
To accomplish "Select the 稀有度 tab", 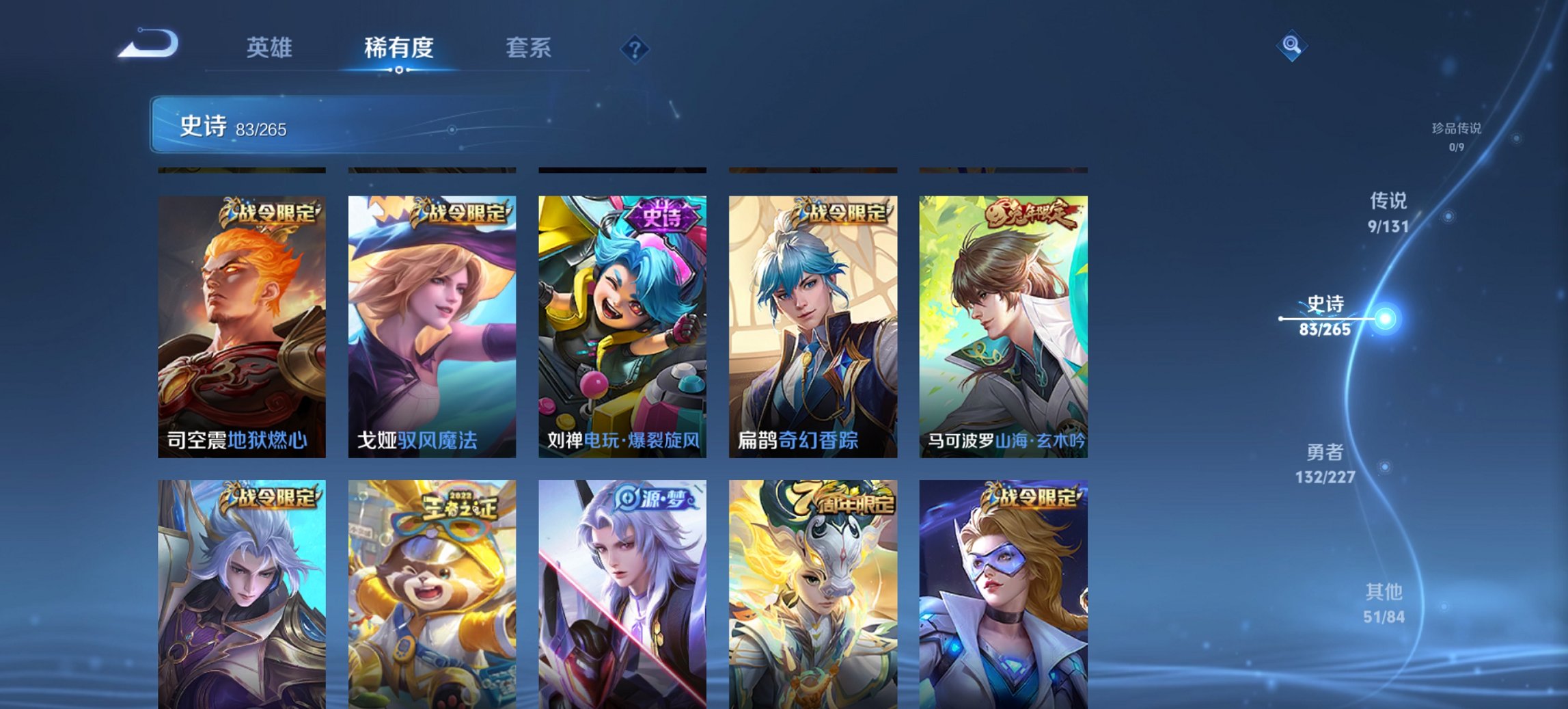I will click(x=397, y=48).
